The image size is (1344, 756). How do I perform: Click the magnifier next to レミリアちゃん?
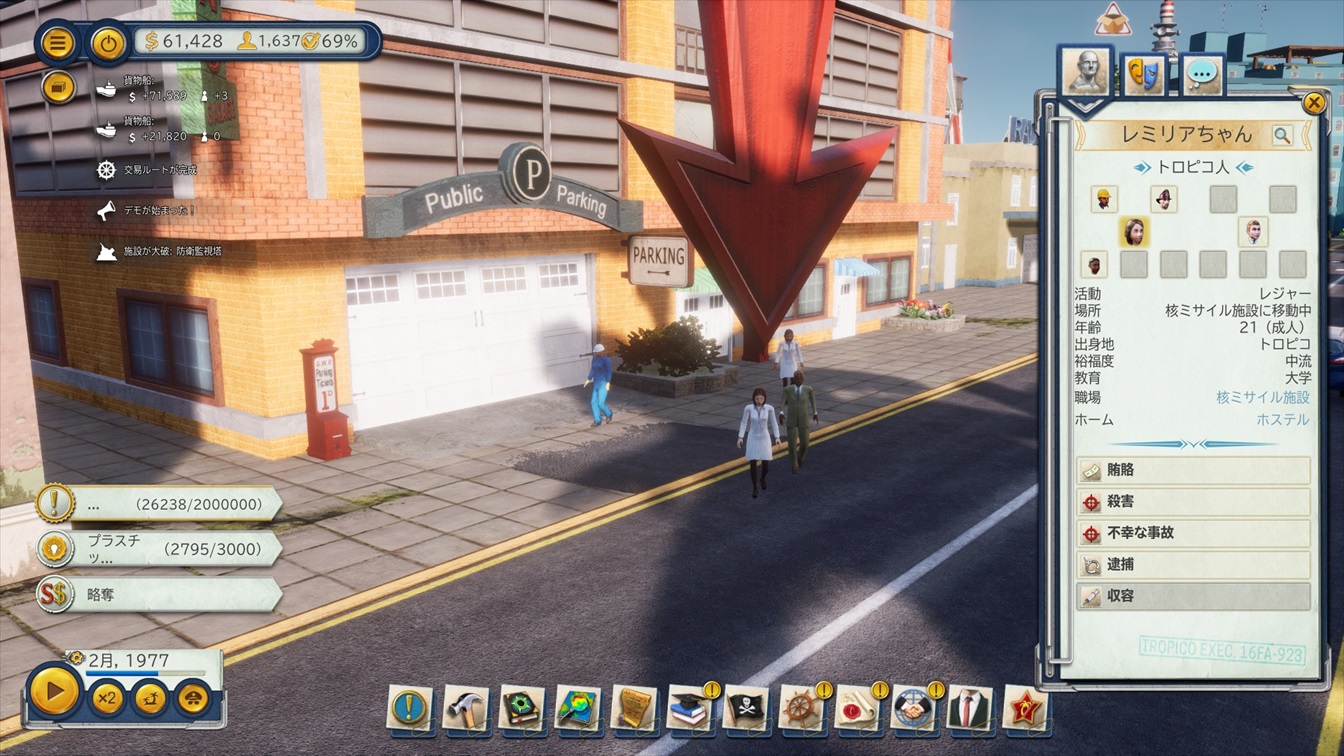pos(1282,135)
